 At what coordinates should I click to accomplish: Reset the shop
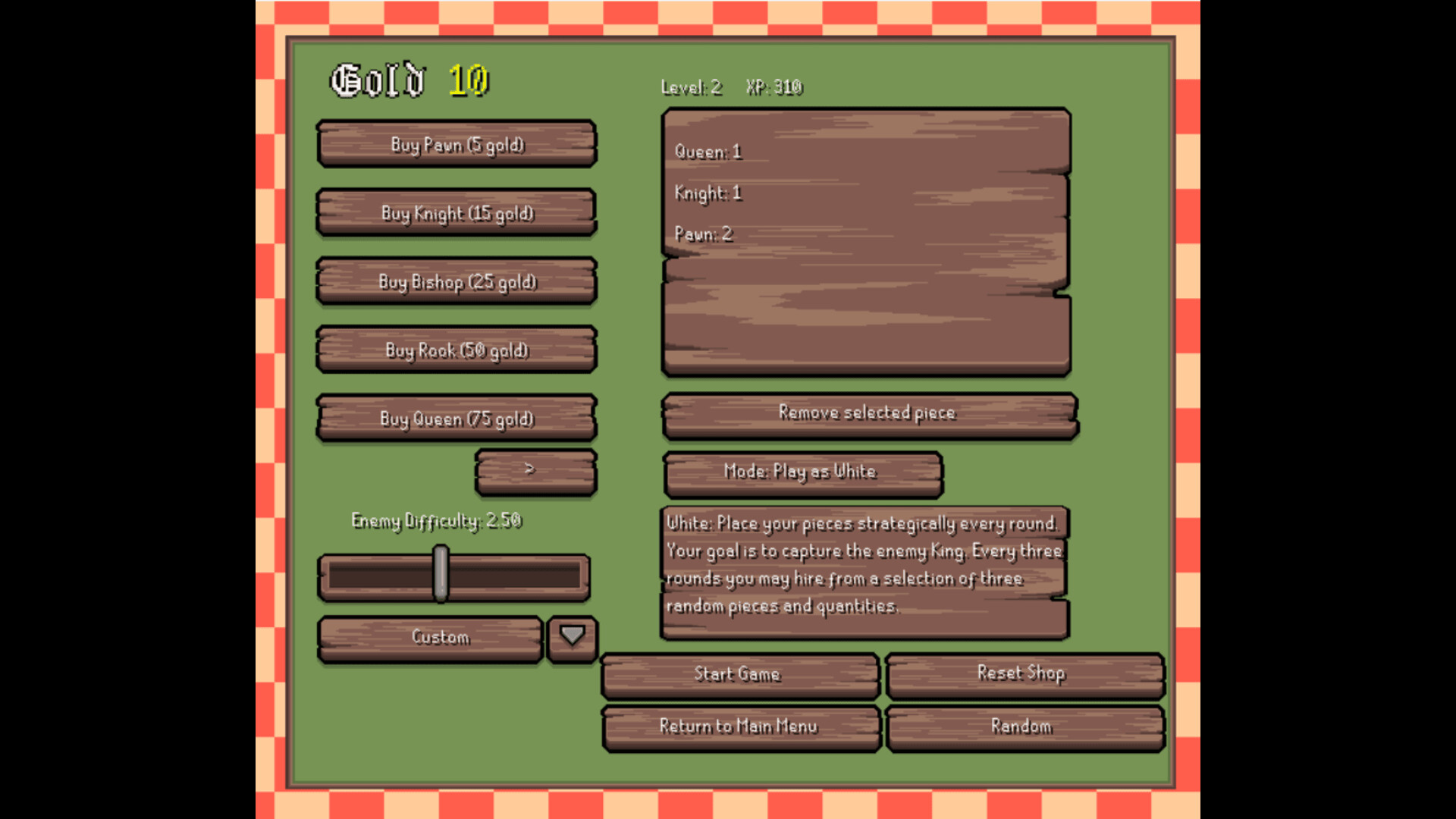tap(1021, 673)
